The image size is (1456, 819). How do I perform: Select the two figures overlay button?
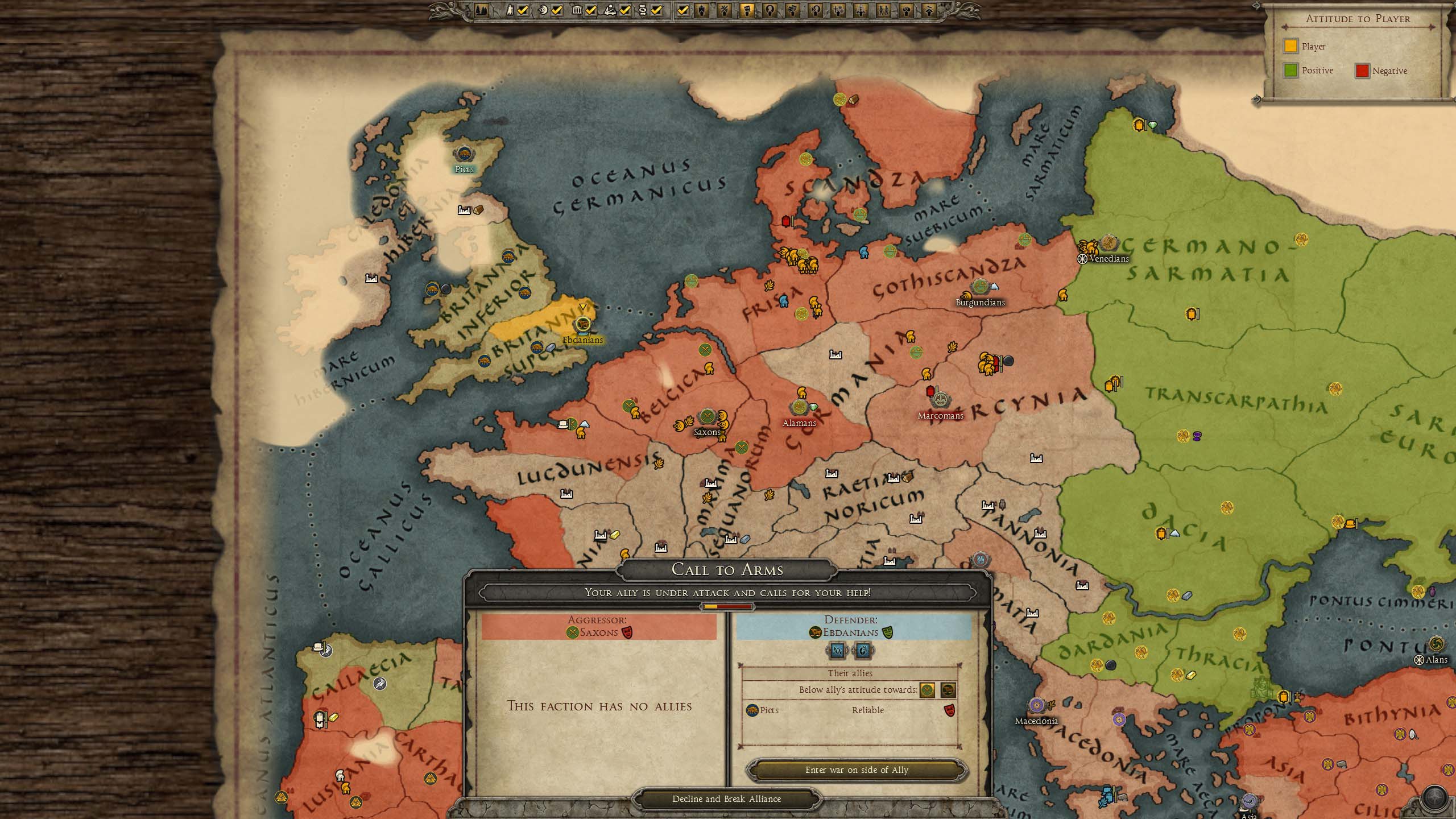coord(884,10)
